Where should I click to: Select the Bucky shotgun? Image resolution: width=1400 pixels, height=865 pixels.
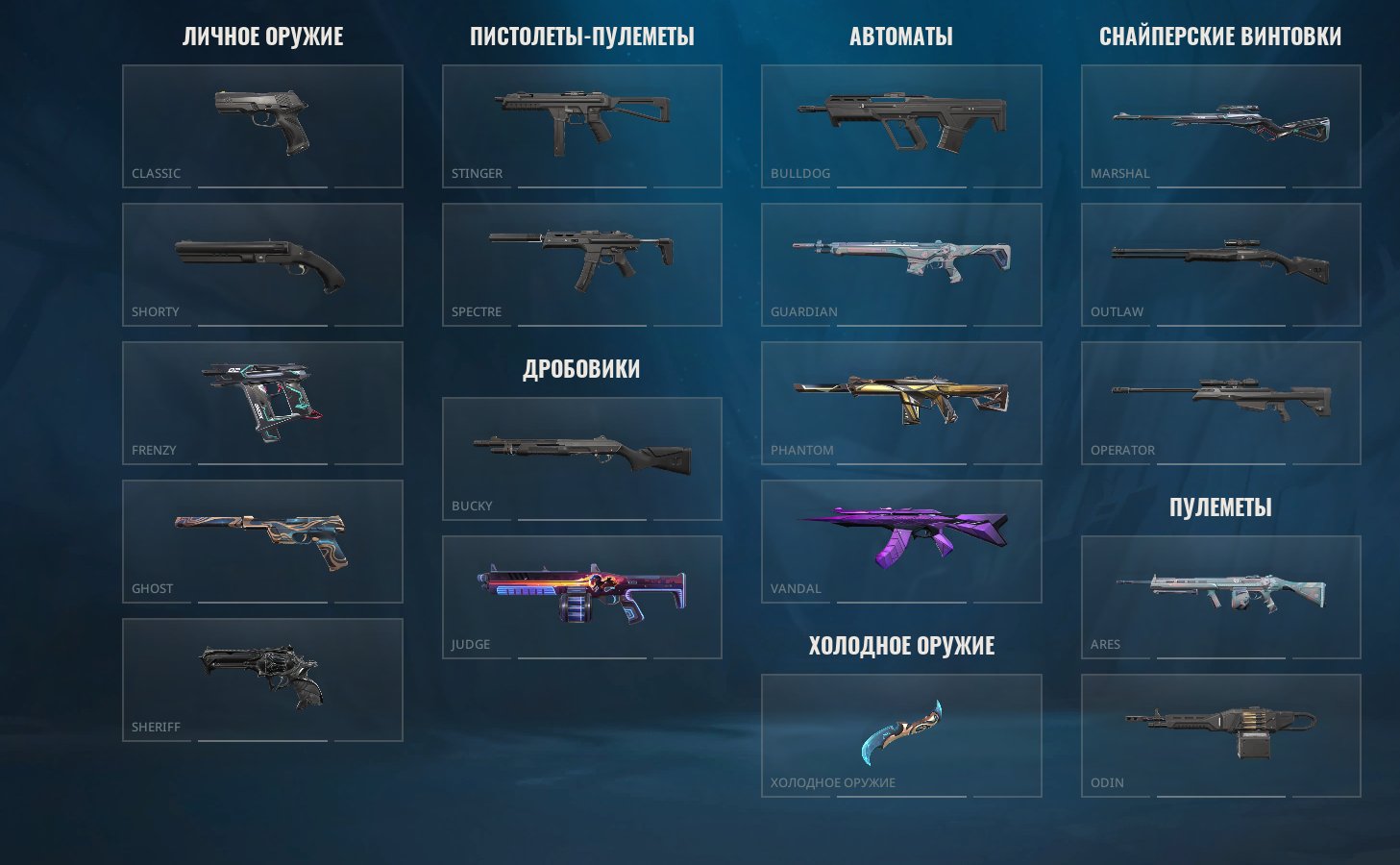(x=581, y=458)
